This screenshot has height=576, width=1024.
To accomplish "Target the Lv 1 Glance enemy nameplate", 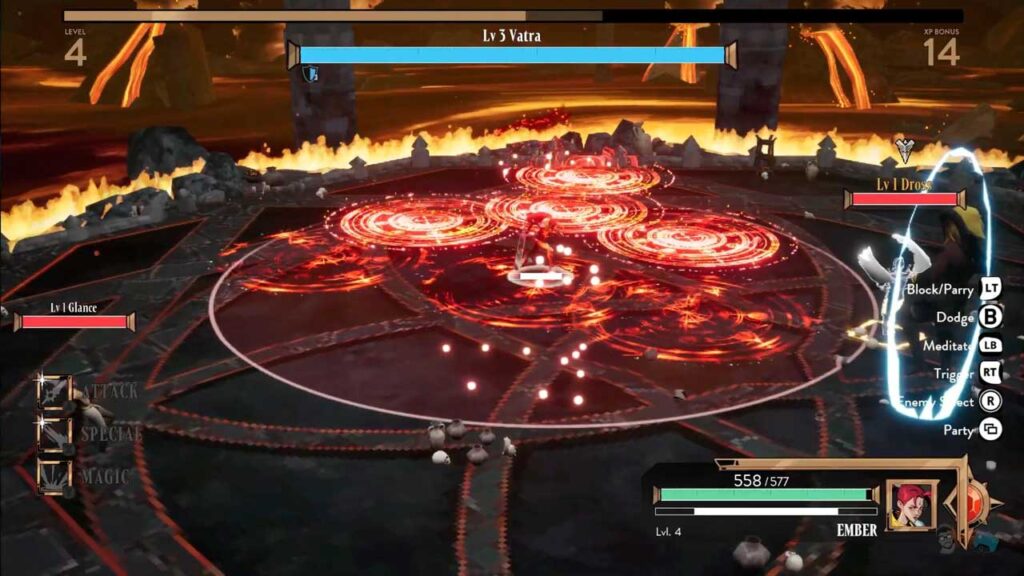I will pyautogui.click(x=74, y=316).
